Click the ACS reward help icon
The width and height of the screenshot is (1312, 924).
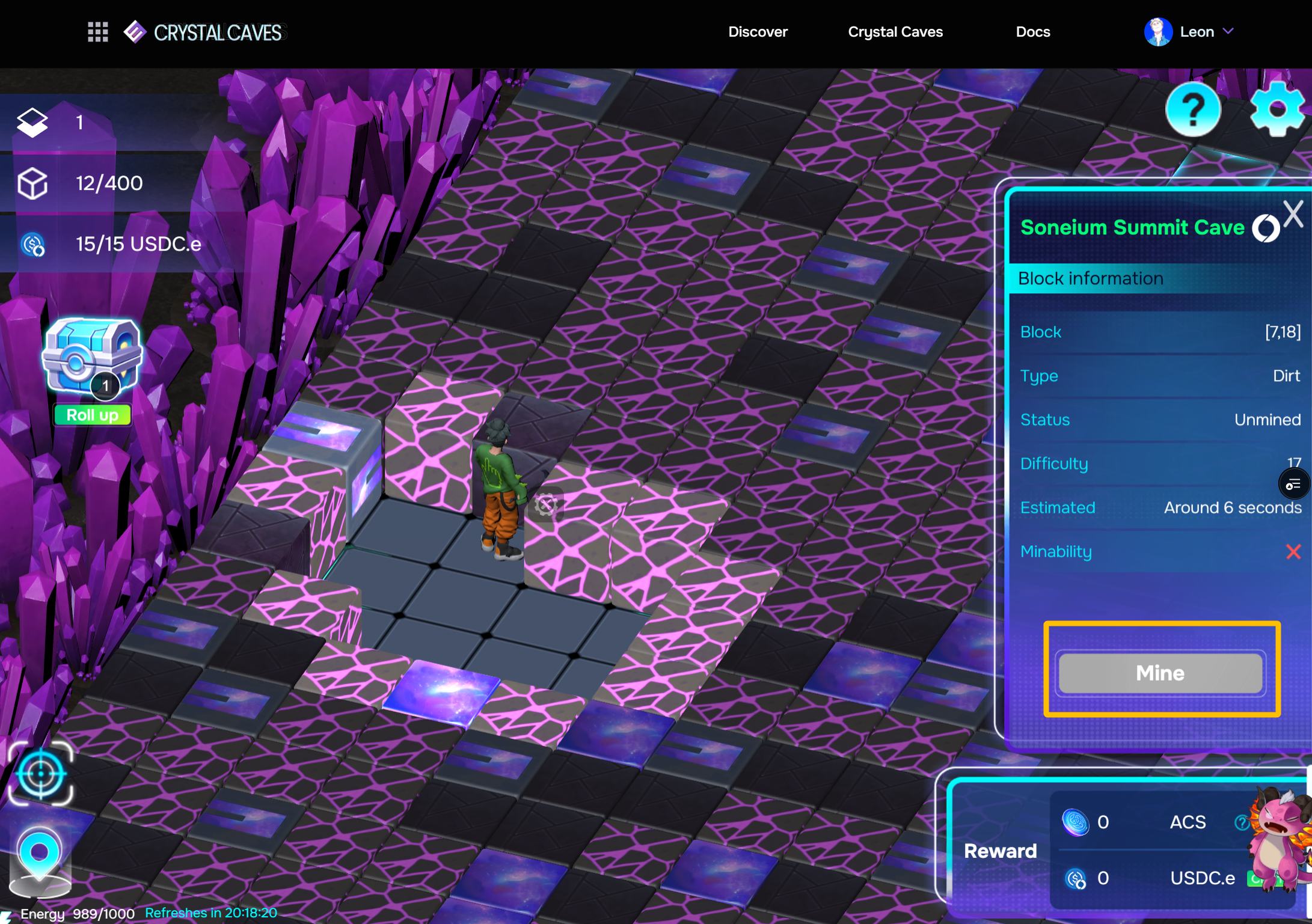1240,822
